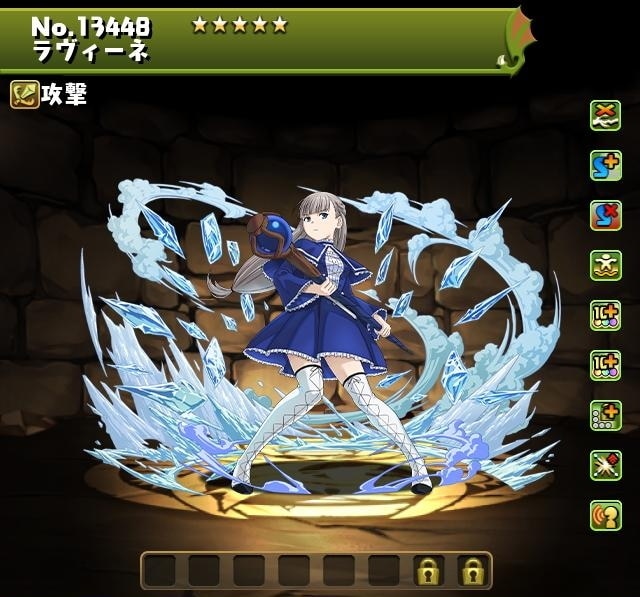Tap the green dots with plus awakening
Viewport: 640px width, 597px height.
[x=605, y=415]
